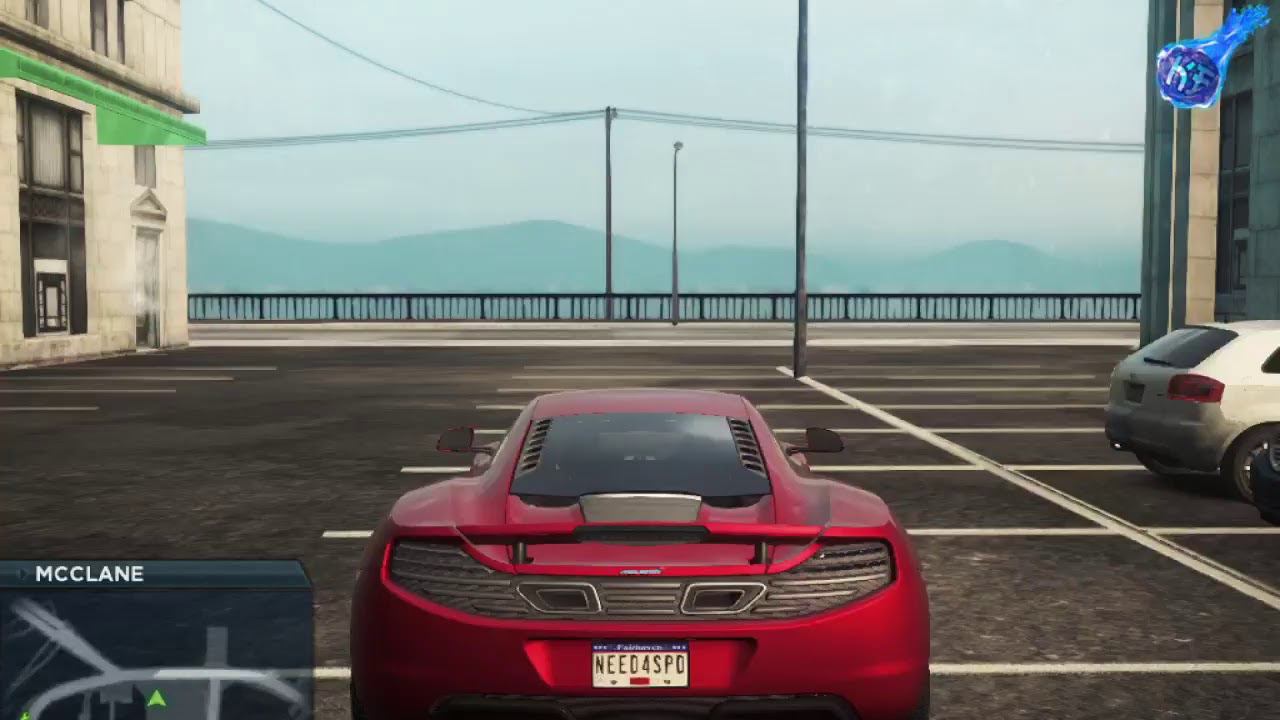Open the minimap panel
The height and width of the screenshot is (720, 1280).
coord(150,655)
